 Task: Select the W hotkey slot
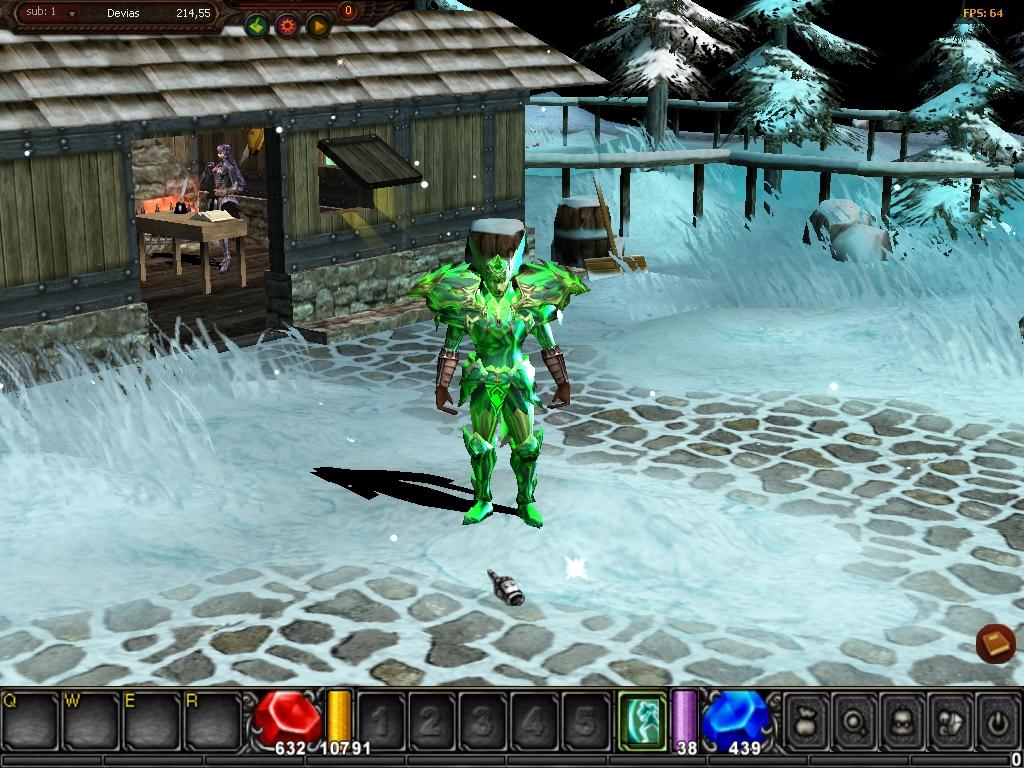pos(91,719)
